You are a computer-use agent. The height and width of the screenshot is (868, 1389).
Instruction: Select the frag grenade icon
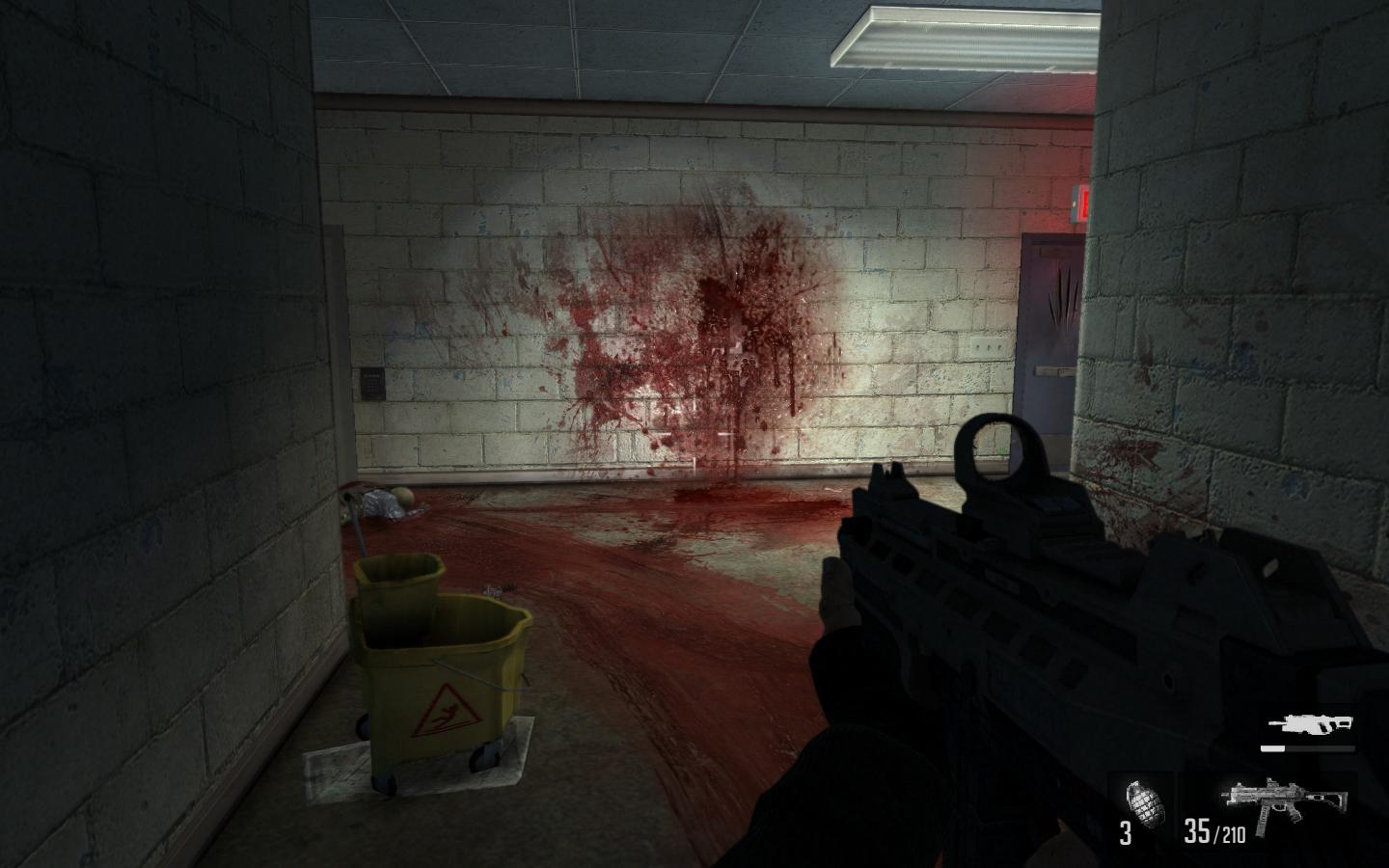(1142, 799)
